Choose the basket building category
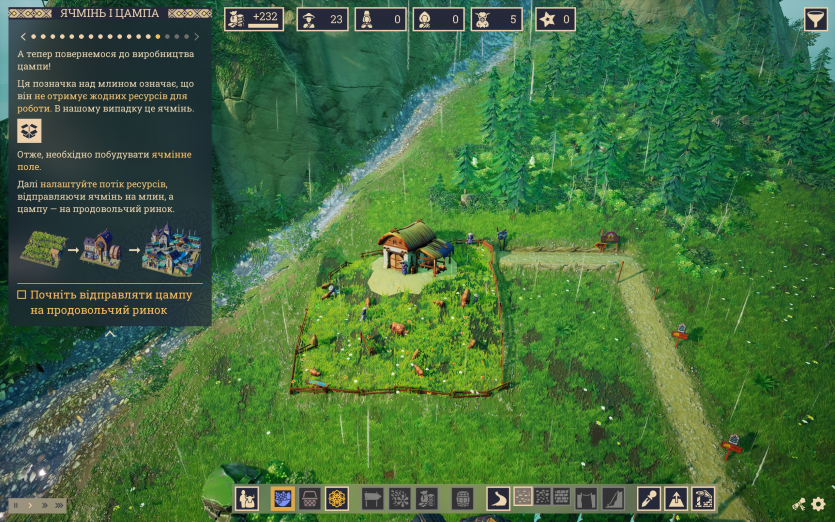This screenshot has height=522, width=835. tap(310, 497)
